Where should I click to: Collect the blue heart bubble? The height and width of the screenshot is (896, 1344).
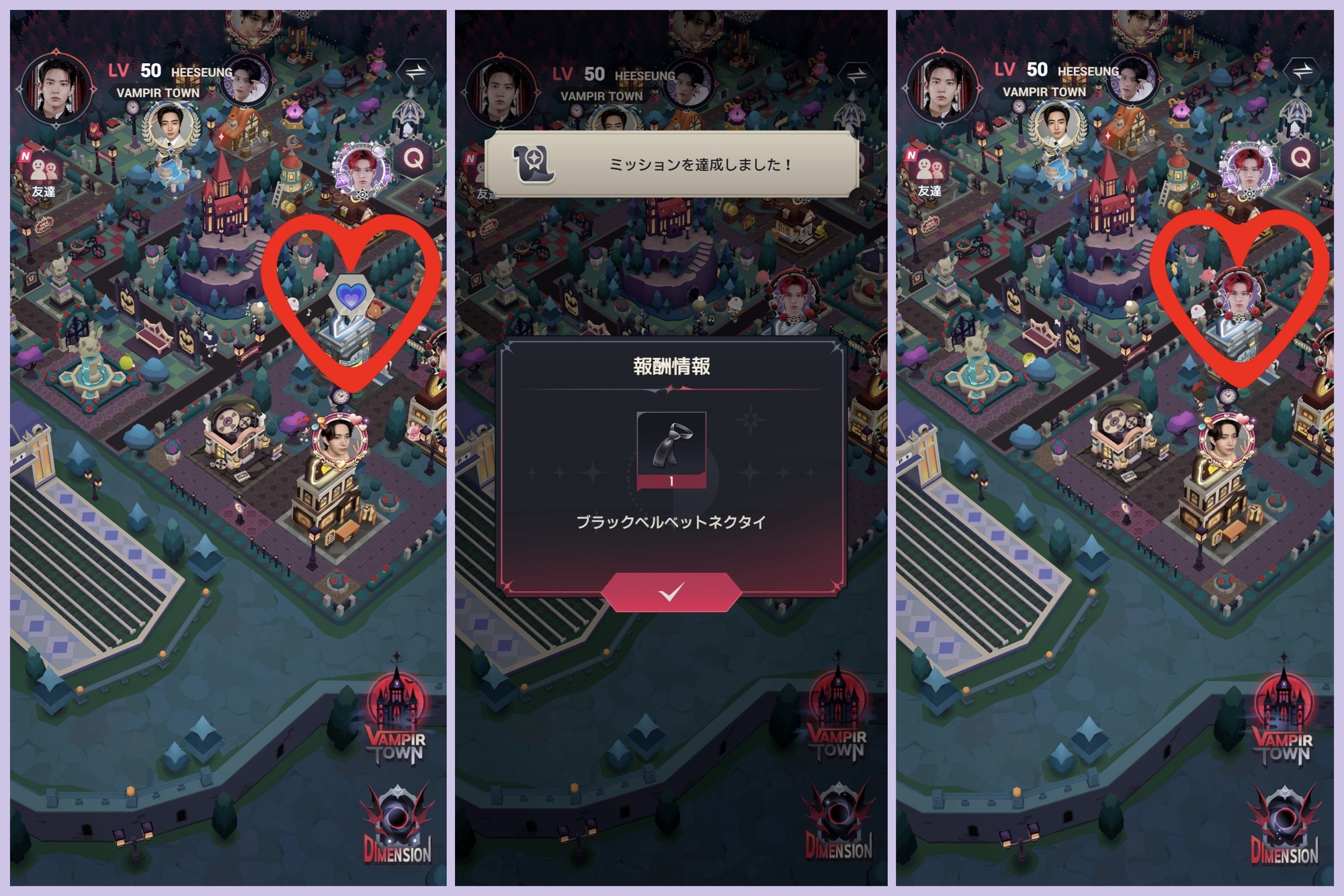[x=351, y=295]
